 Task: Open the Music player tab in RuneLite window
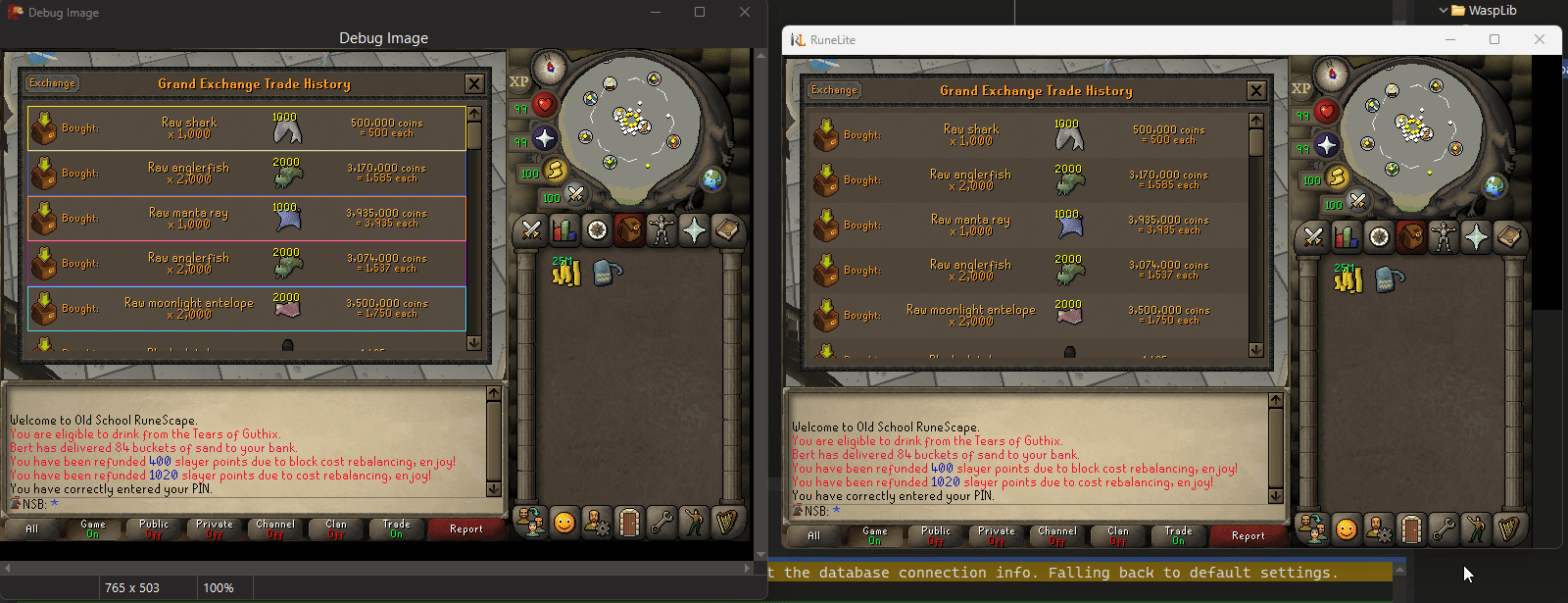[x=1507, y=529]
